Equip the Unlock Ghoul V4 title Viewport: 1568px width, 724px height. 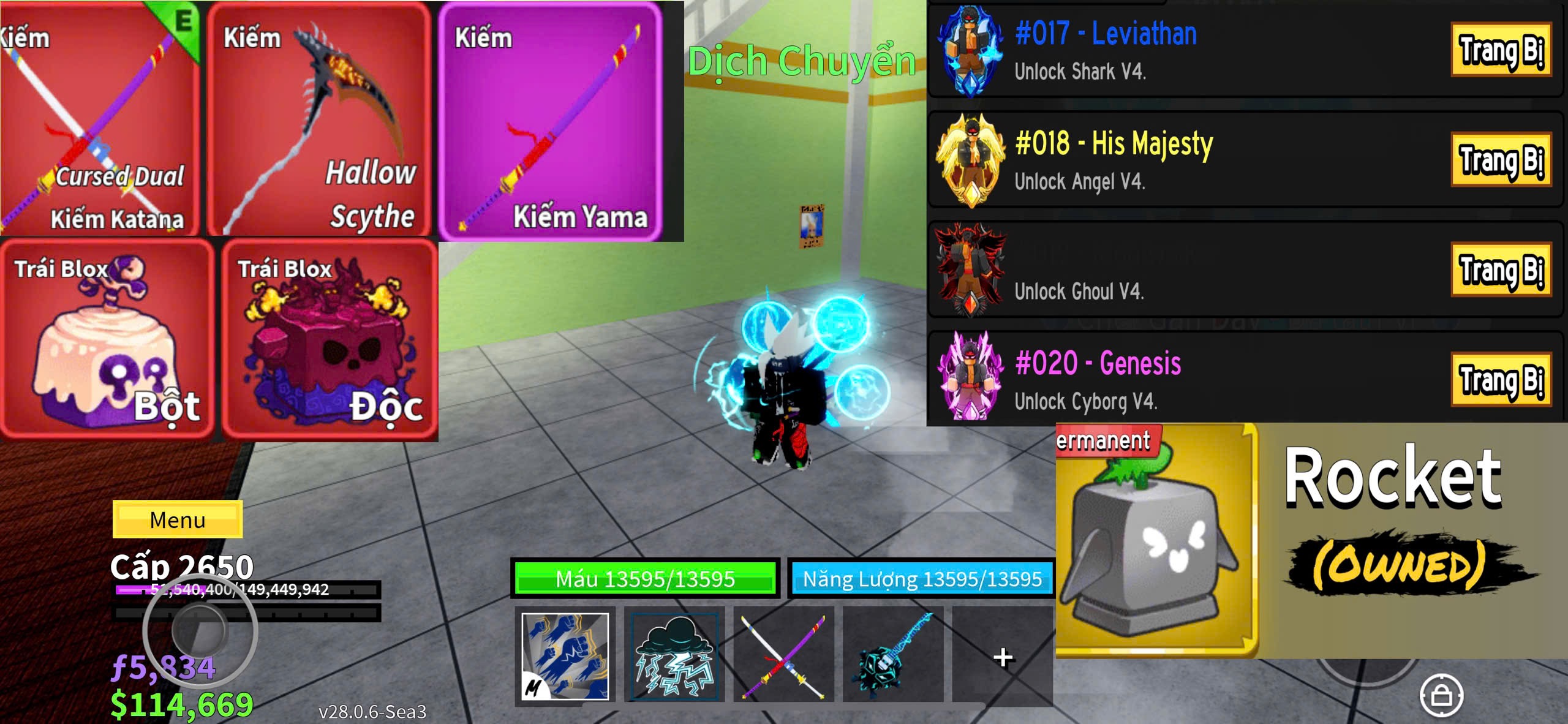point(1500,270)
